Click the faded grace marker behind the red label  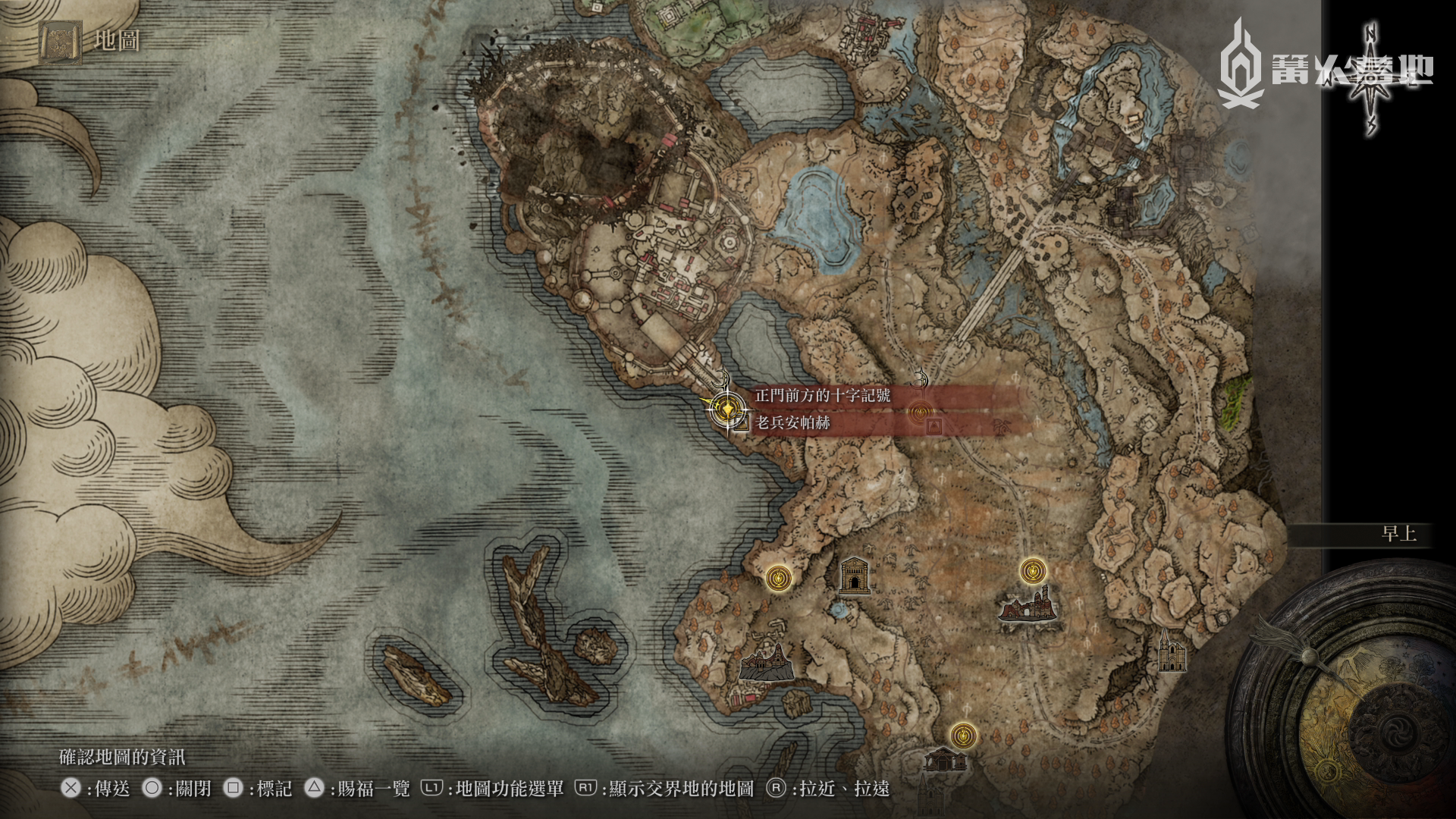[x=920, y=412]
